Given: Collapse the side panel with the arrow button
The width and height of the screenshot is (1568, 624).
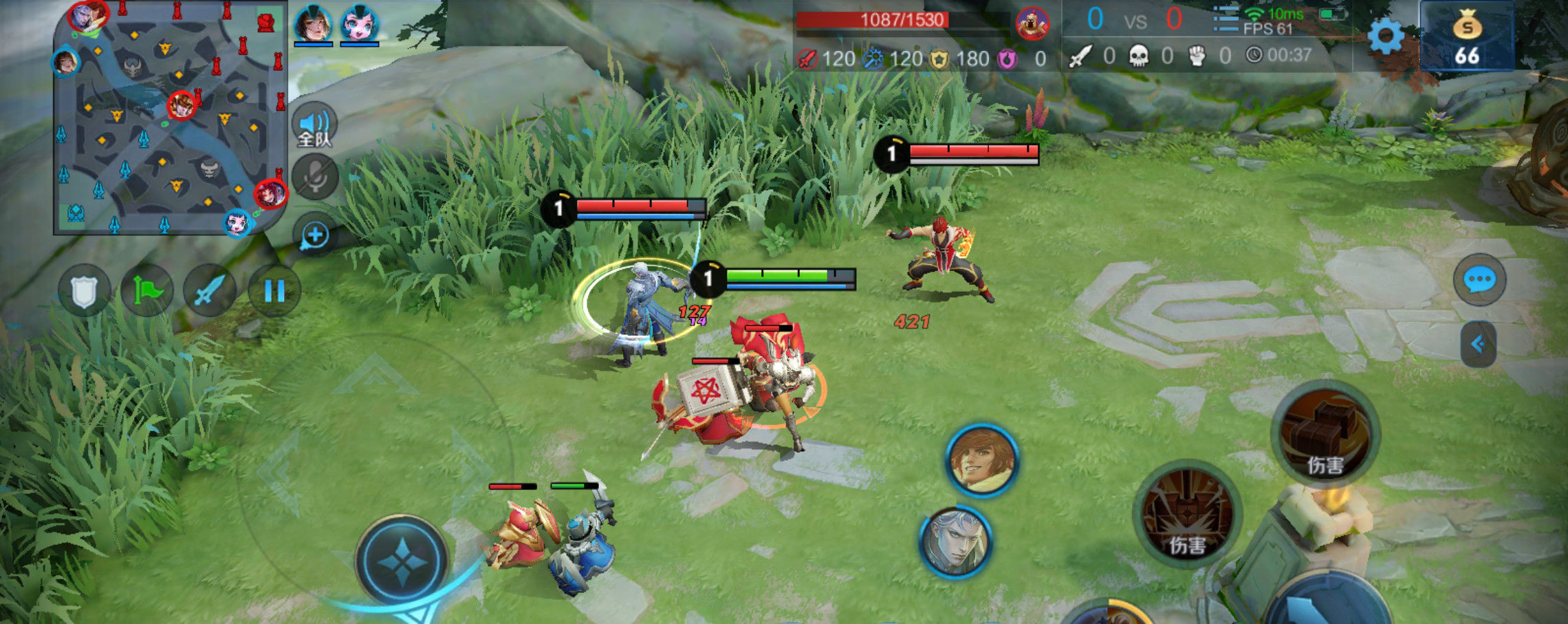Looking at the screenshot, I should pyautogui.click(x=1478, y=344).
